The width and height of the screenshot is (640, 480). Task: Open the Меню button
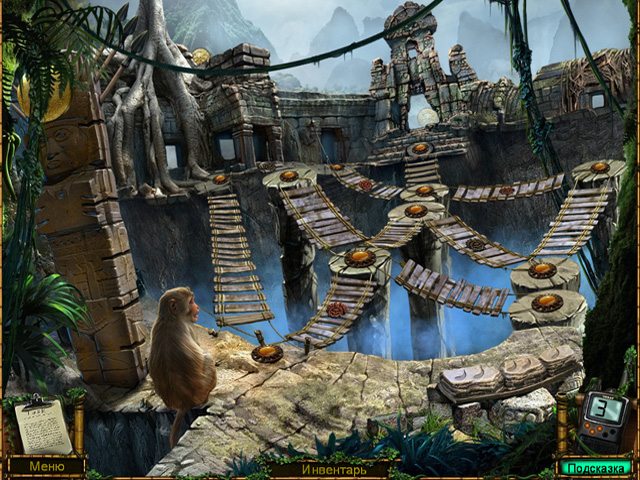pyautogui.click(x=45, y=466)
